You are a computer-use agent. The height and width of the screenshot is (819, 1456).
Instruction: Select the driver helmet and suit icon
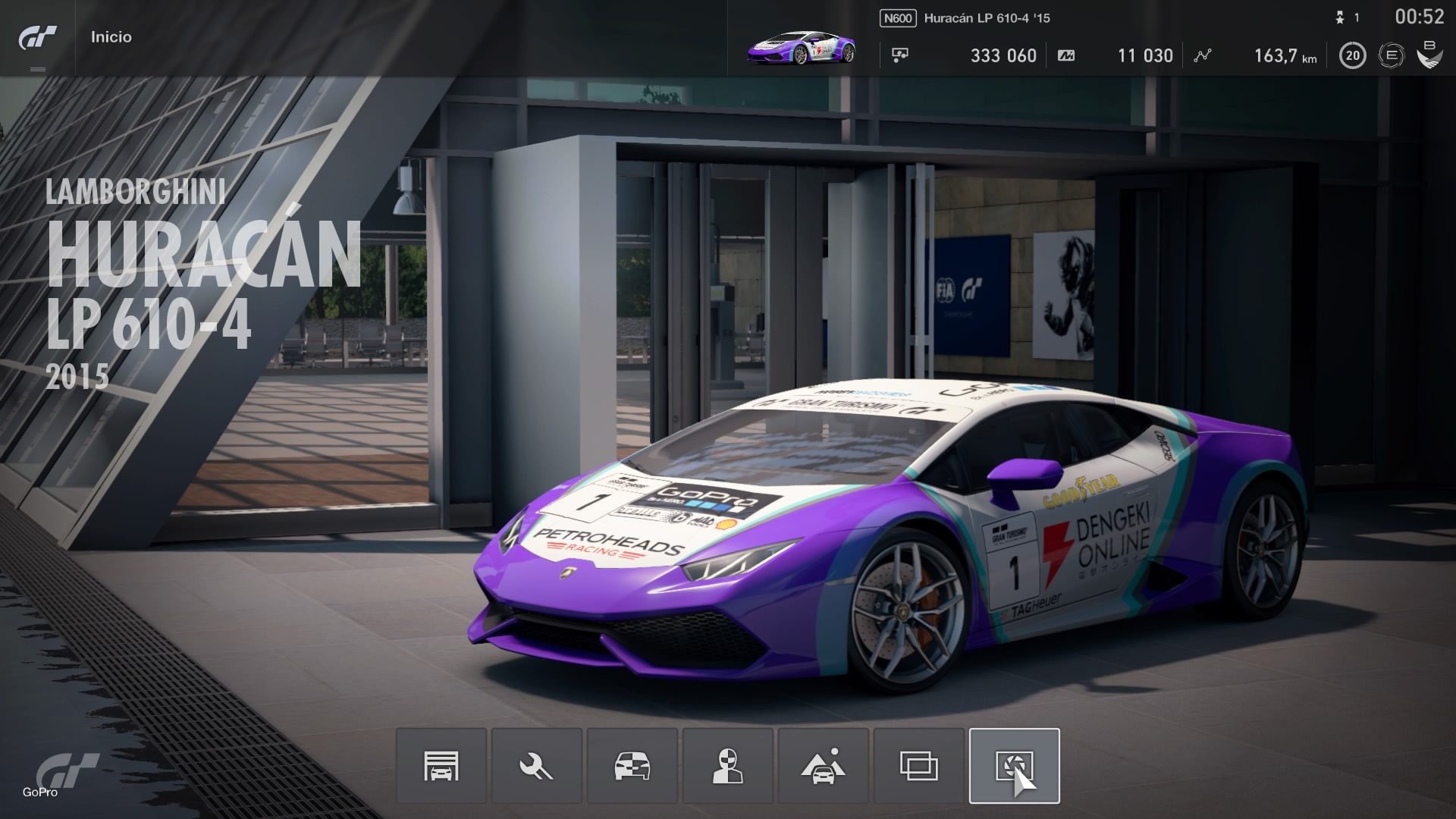(727, 766)
